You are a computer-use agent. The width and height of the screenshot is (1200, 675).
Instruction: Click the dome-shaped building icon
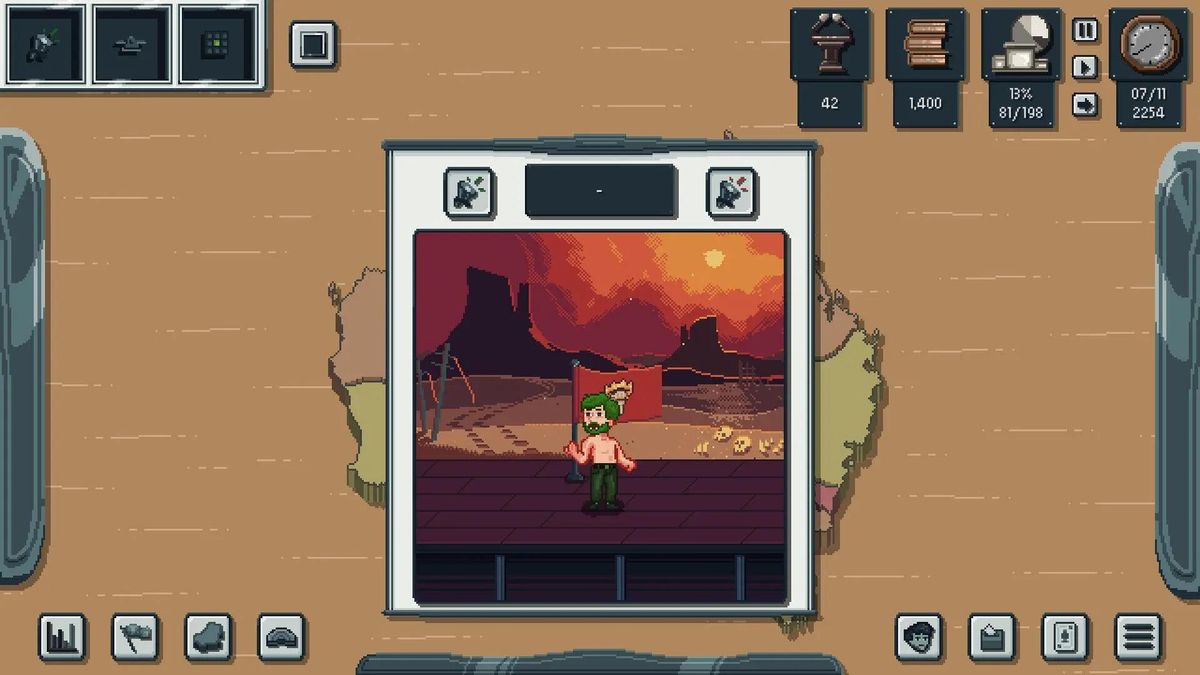282,637
